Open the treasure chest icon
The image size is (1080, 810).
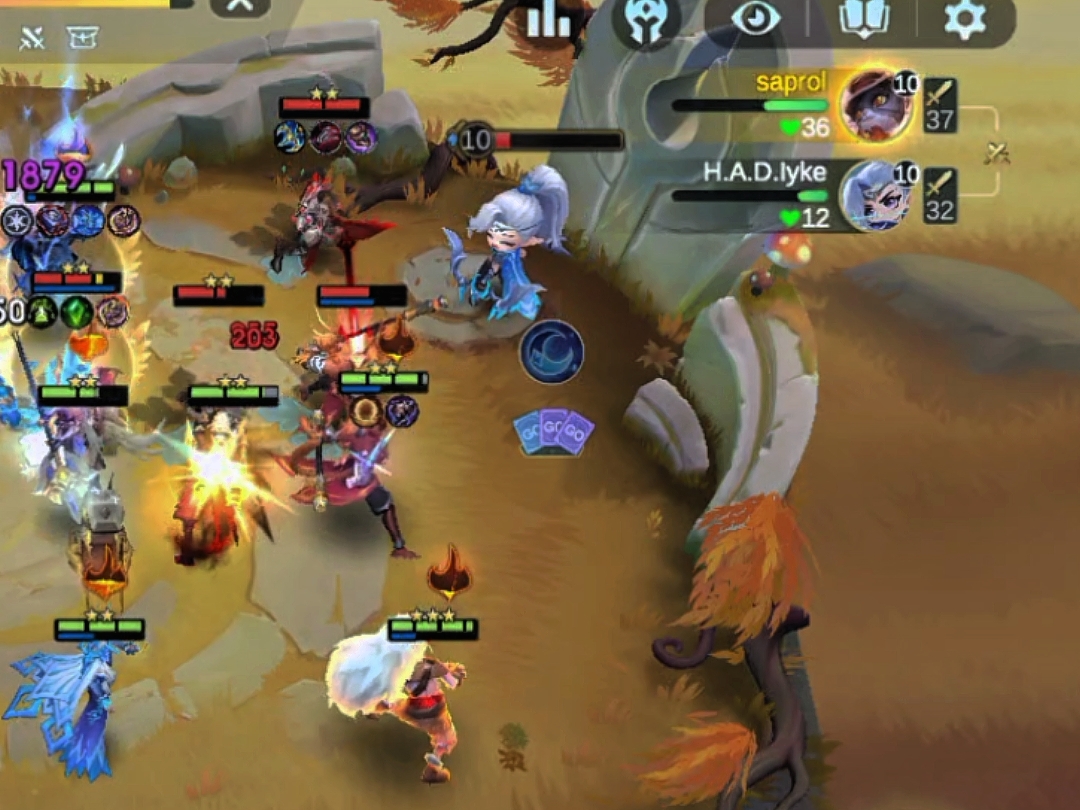(82, 38)
